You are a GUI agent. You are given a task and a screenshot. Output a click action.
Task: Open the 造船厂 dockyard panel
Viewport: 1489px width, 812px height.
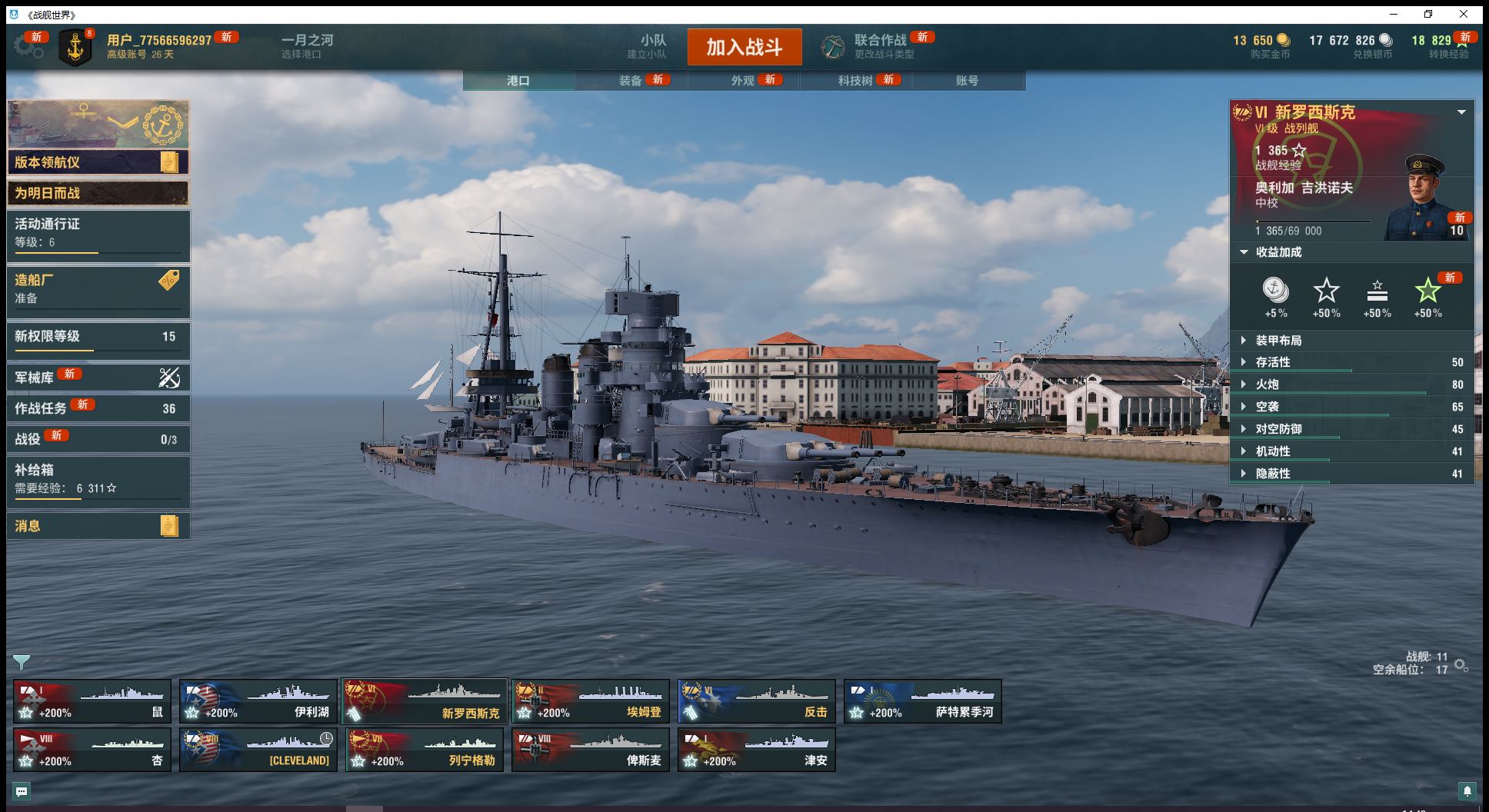point(98,290)
